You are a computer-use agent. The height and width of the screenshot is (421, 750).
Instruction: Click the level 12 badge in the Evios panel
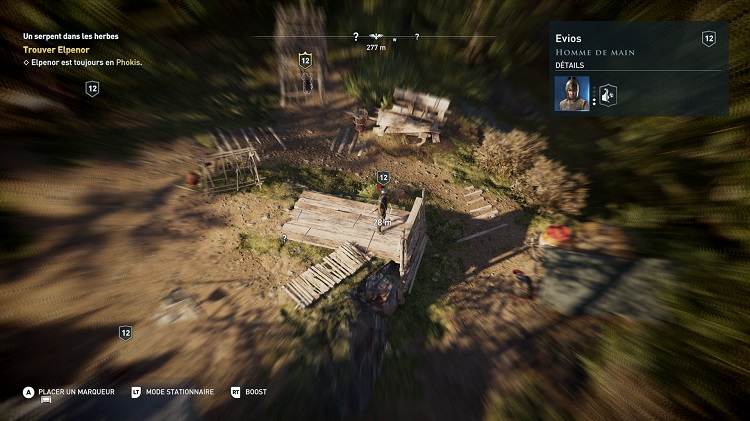[x=709, y=39]
